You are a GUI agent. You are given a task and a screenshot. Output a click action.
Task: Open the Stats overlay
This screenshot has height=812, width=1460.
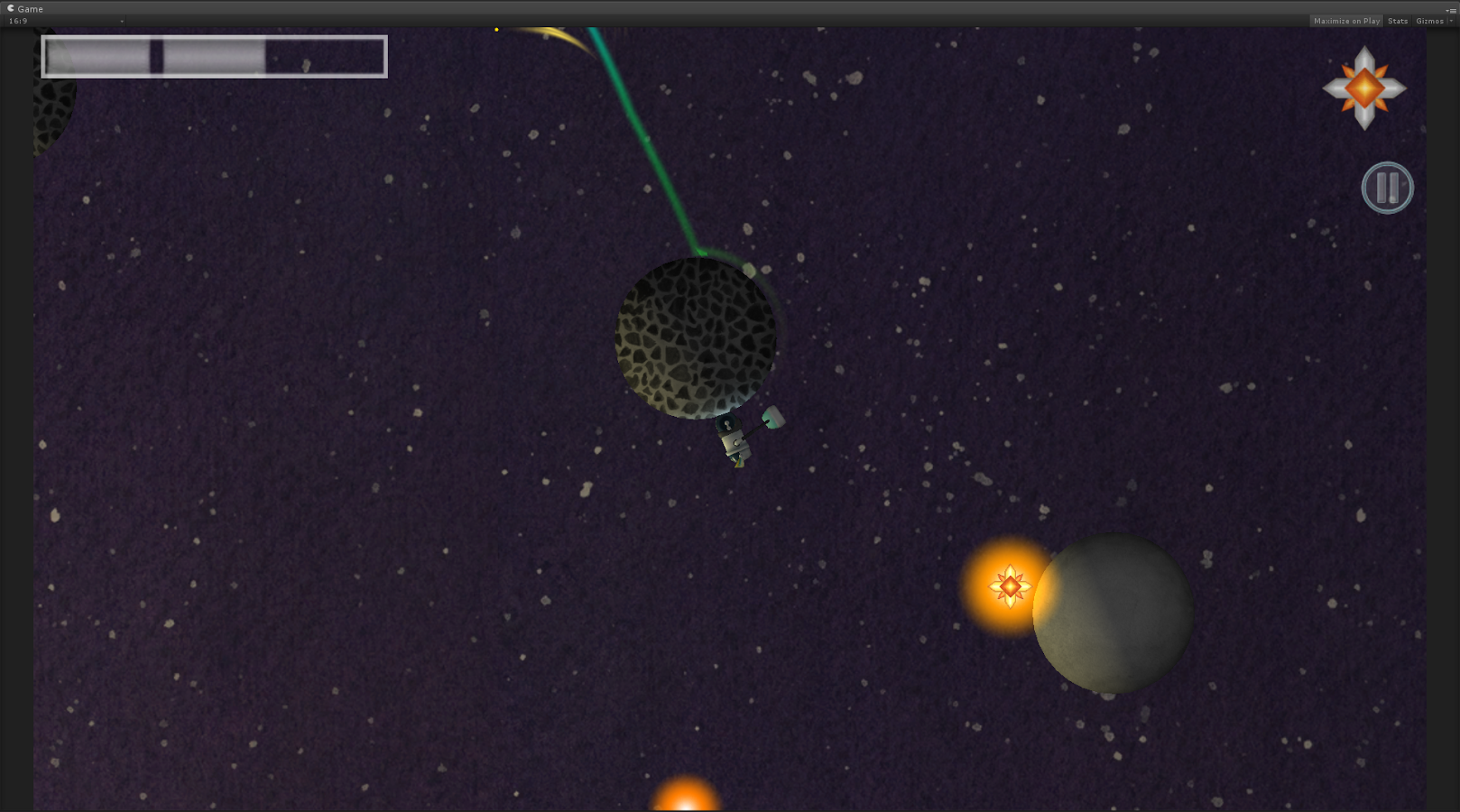click(1398, 21)
